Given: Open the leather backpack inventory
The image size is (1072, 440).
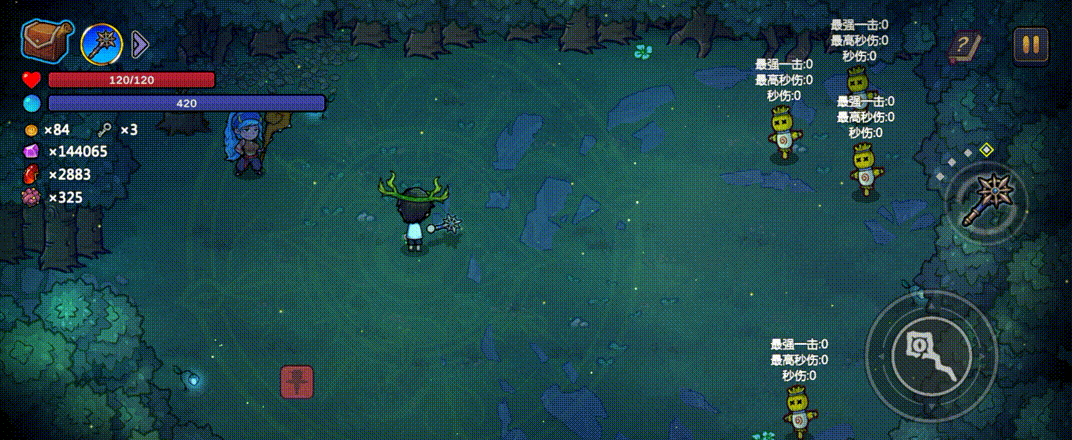Looking at the screenshot, I should (x=46, y=41).
